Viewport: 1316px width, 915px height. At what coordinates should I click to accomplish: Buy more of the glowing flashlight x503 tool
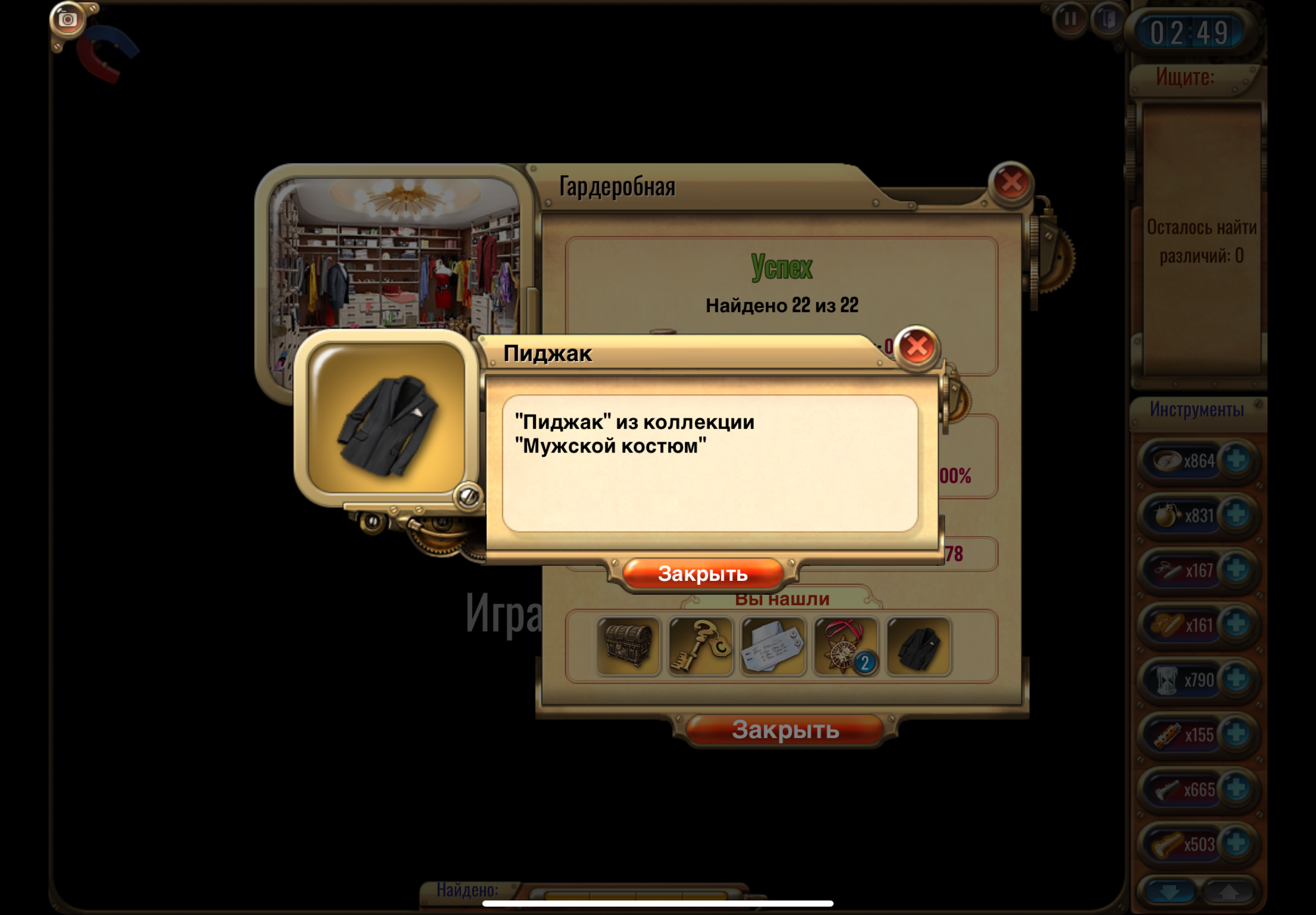point(1236,844)
